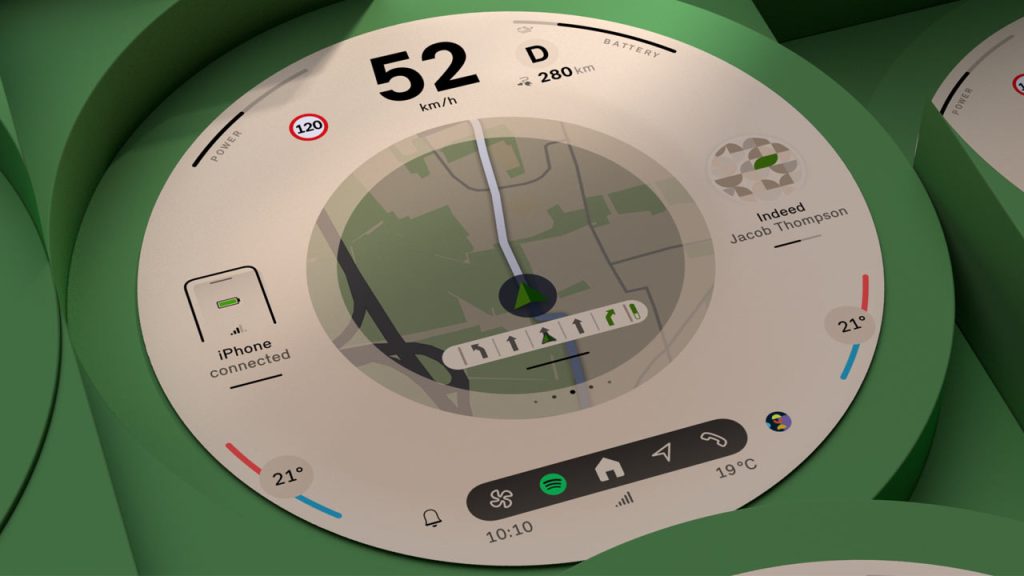
Task: Launch Spotify from the dock
Action: click(x=553, y=485)
